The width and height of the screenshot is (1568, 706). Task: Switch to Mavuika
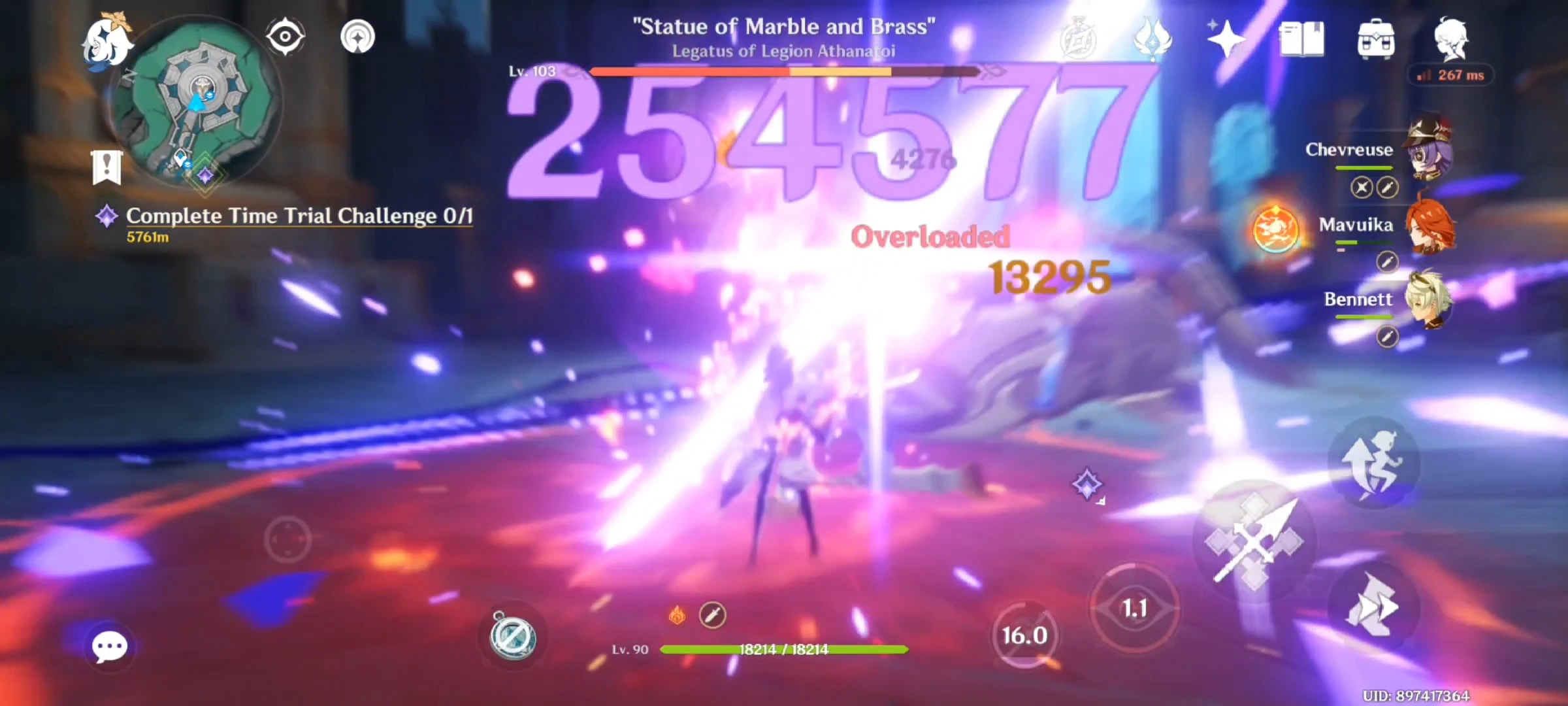[1431, 226]
